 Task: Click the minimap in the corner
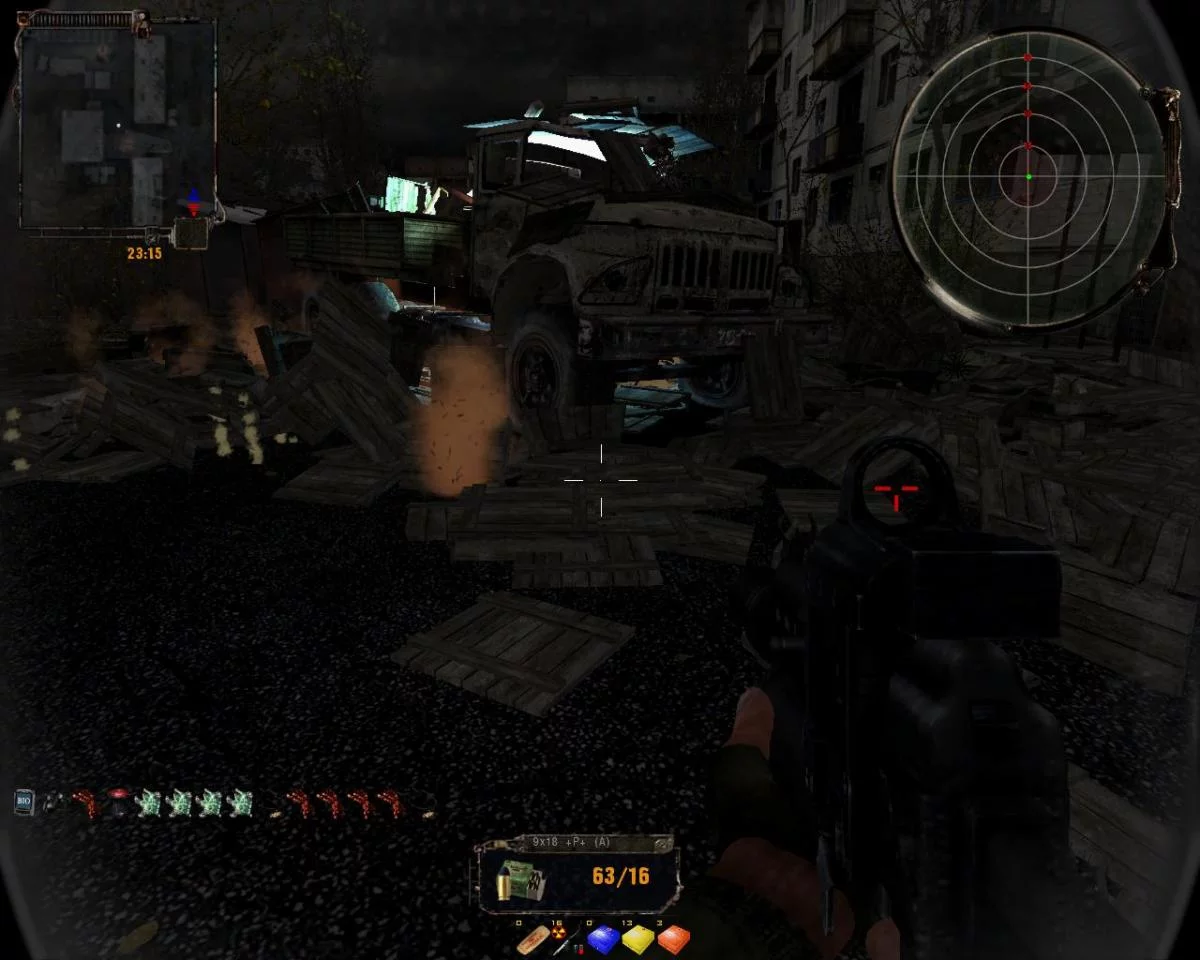[118, 125]
